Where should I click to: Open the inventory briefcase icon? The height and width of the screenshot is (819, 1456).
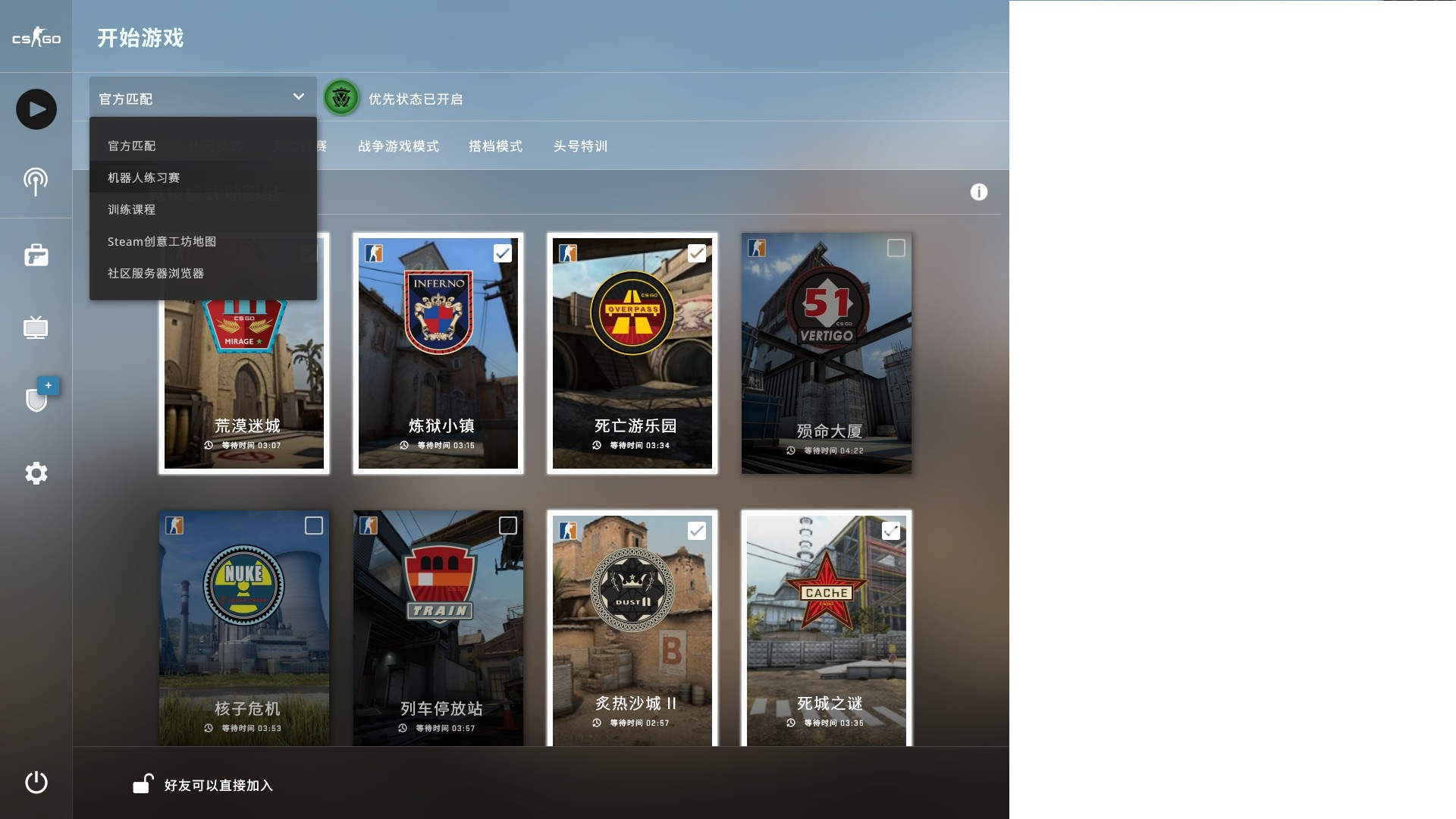point(36,256)
